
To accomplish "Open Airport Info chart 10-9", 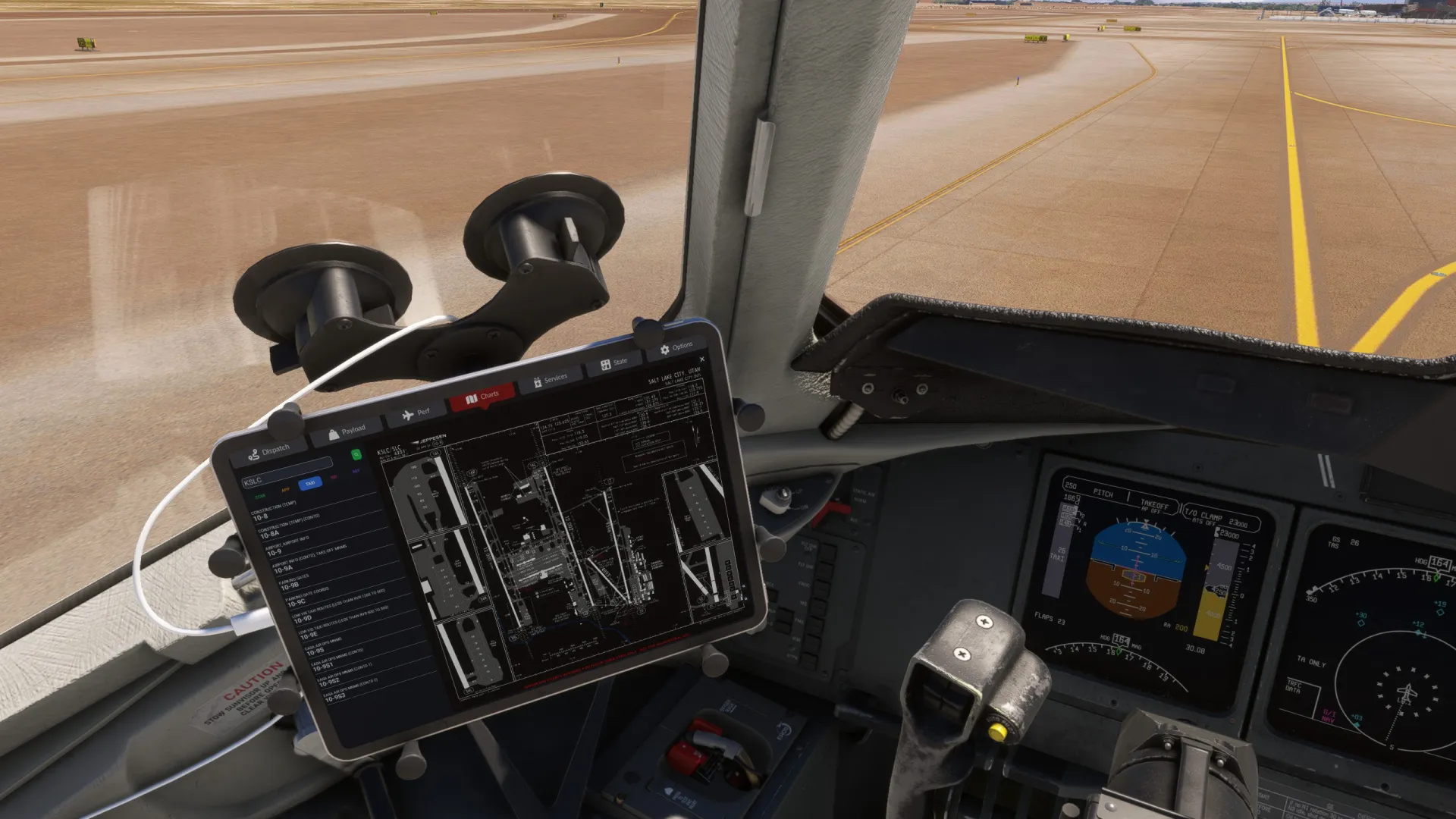I will click(x=277, y=552).
